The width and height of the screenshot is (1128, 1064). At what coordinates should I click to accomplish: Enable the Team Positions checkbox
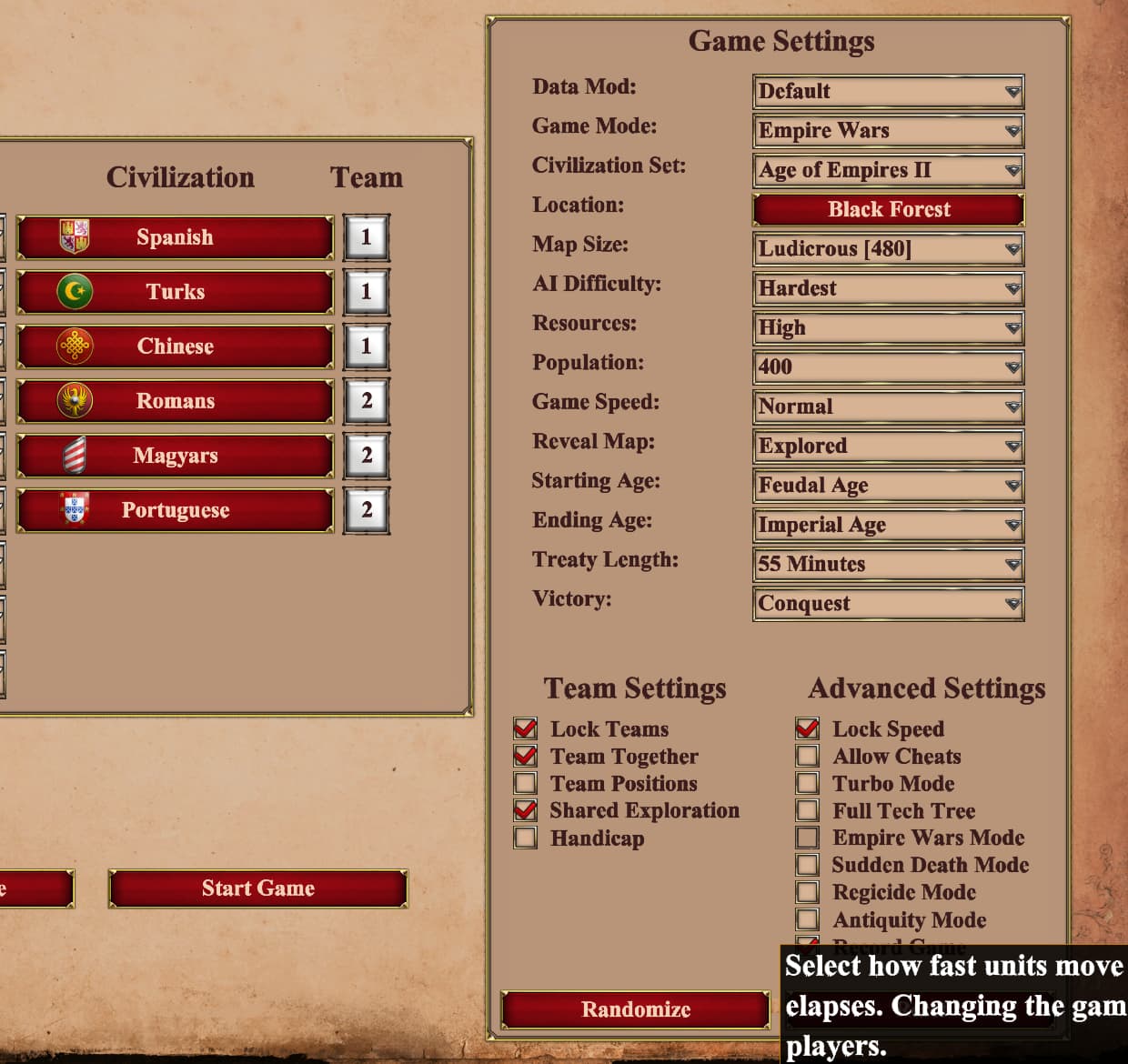pos(526,783)
